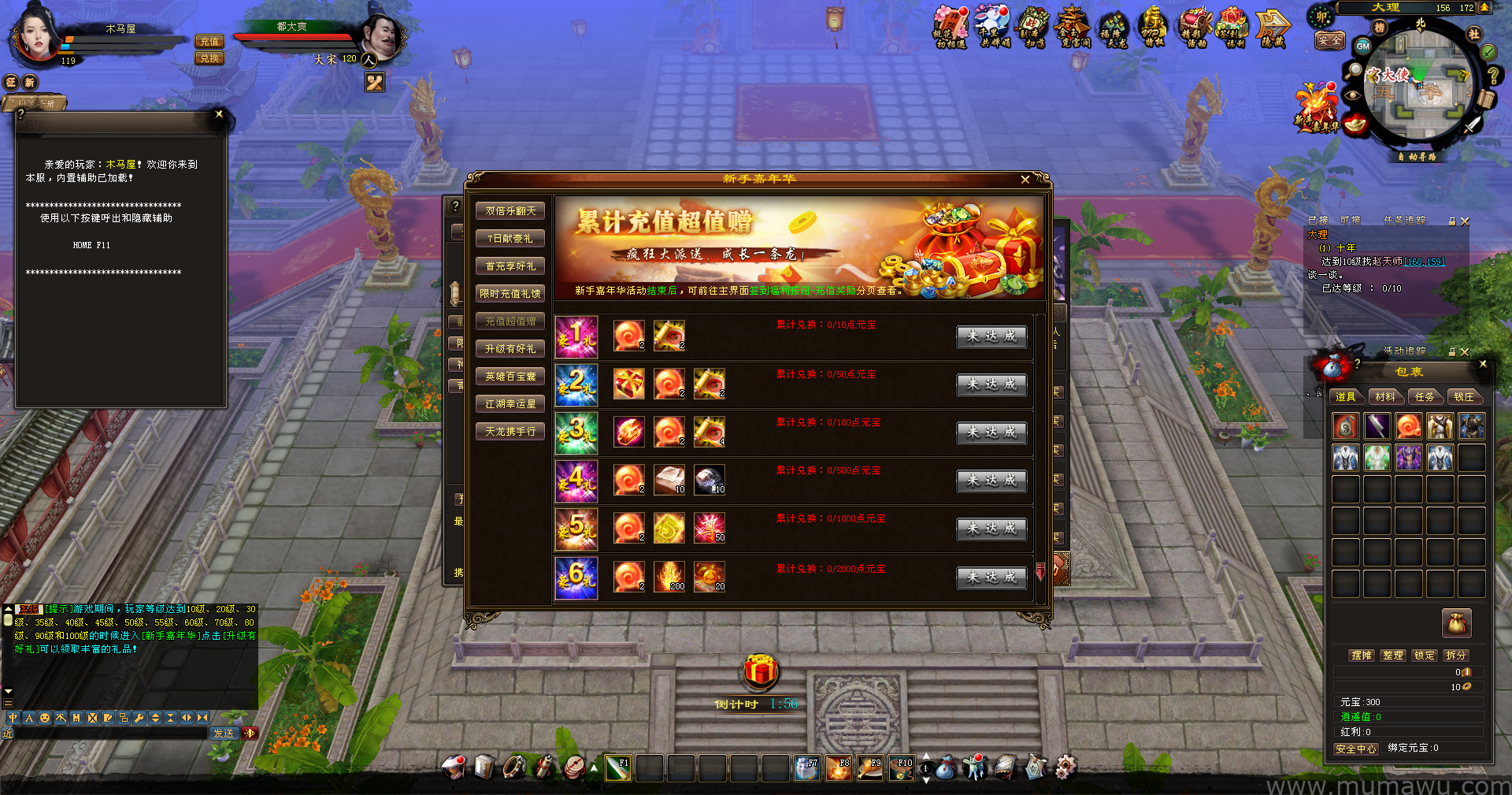Send chat message with 发送 button
This screenshot has width=1512, height=795.
coord(224,734)
